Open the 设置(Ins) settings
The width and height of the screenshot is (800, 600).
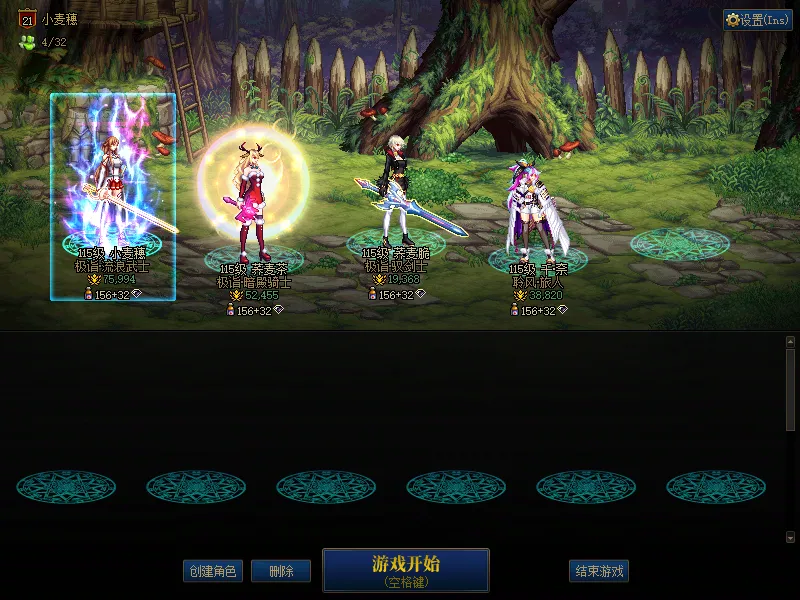click(x=757, y=20)
